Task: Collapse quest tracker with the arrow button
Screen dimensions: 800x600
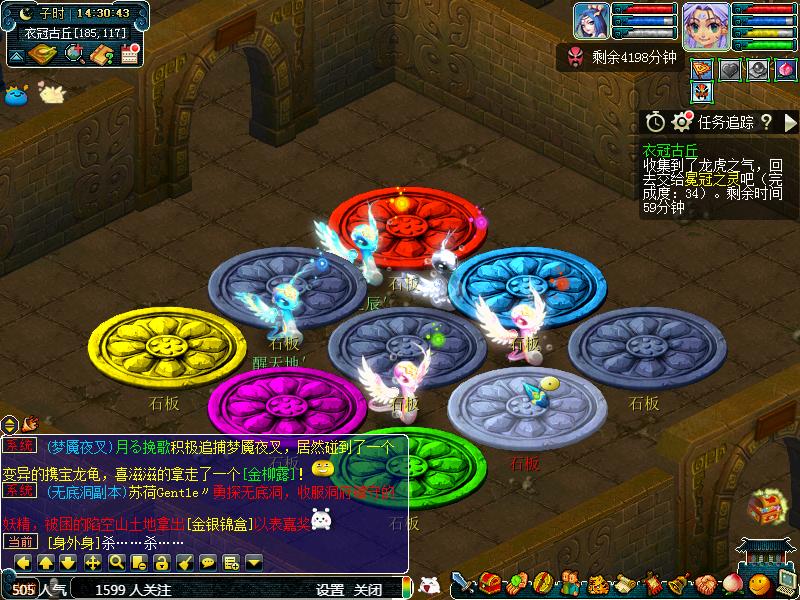Action: pyautogui.click(x=789, y=122)
